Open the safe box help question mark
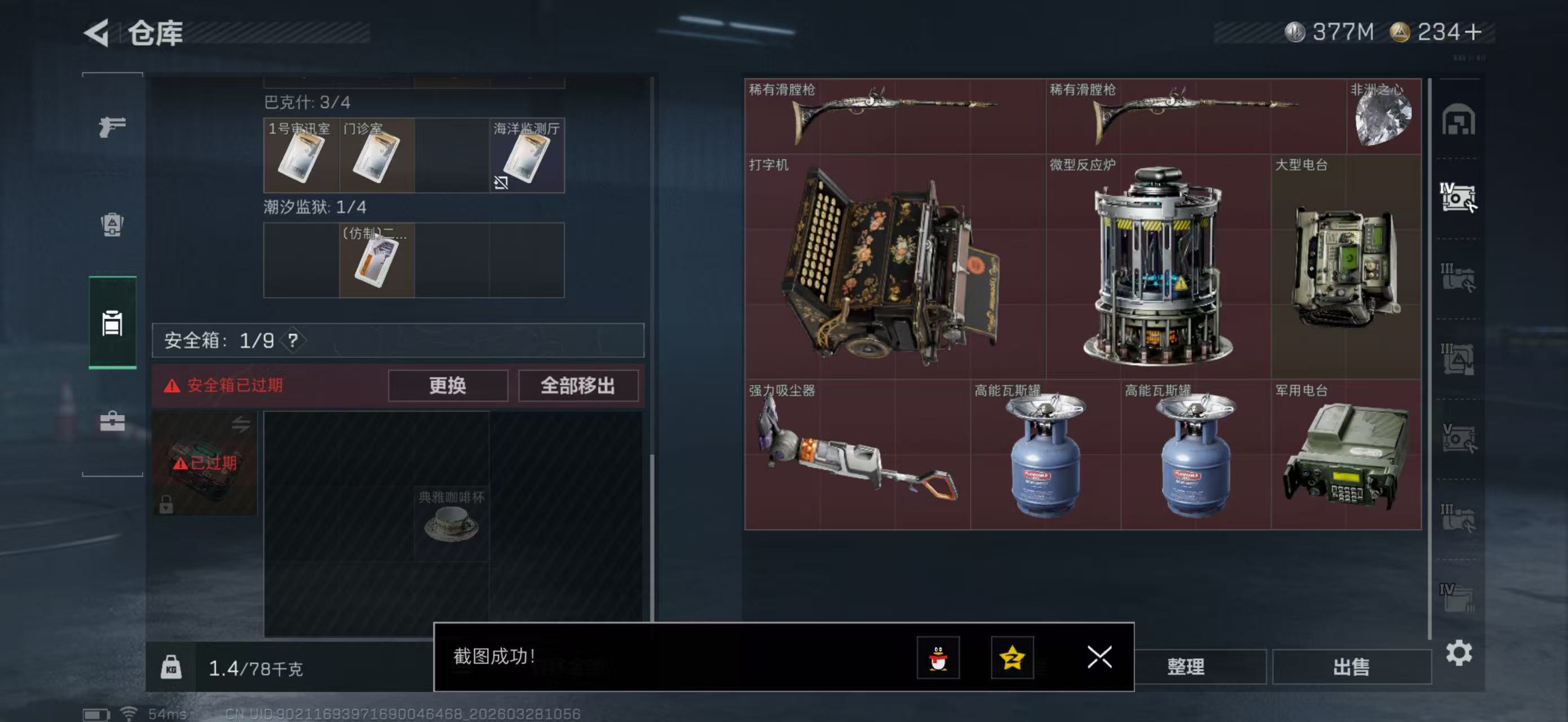The image size is (1568, 722). pyautogui.click(x=293, y=340)
